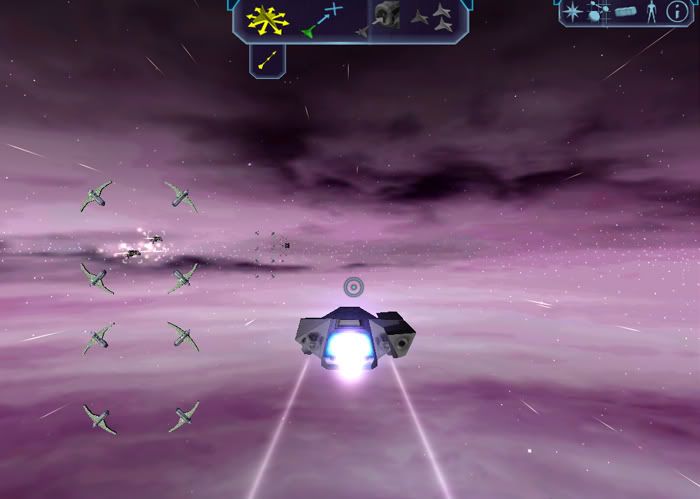Click the small yellow arrow sub-command
700x499 pixels.
coord(267,59)
